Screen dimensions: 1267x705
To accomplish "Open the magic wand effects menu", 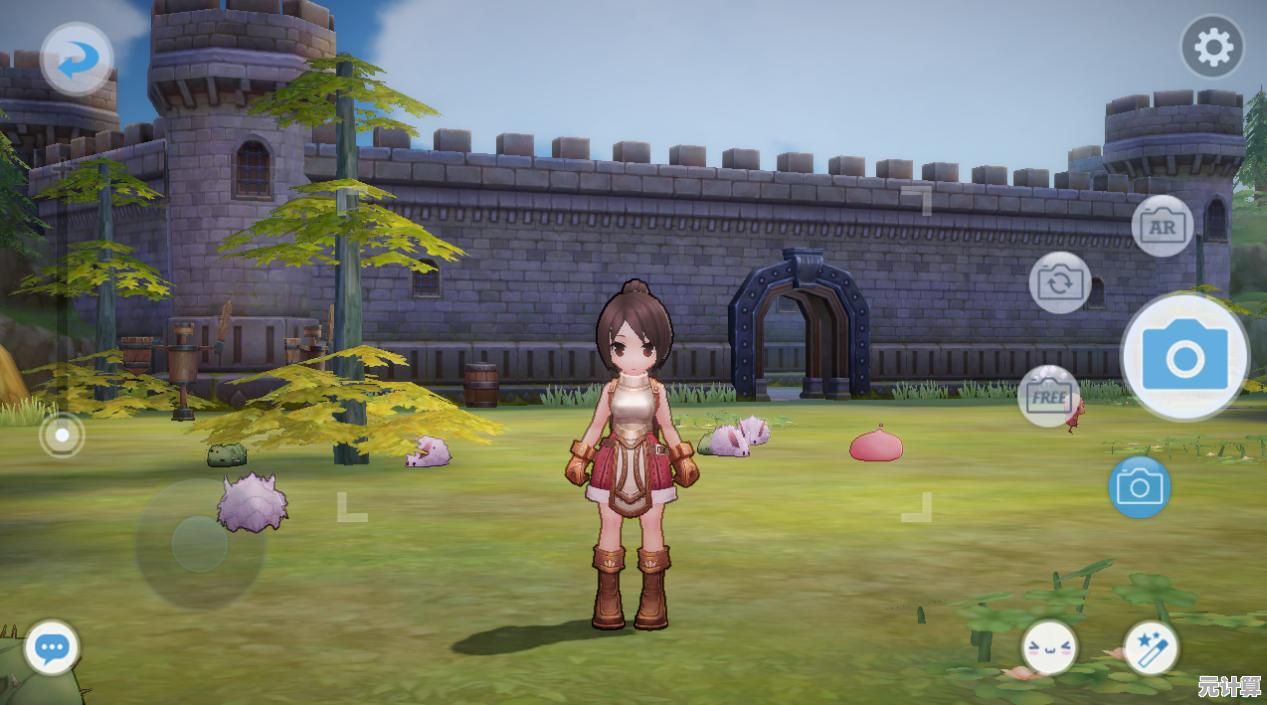I will pos(1151,647).
